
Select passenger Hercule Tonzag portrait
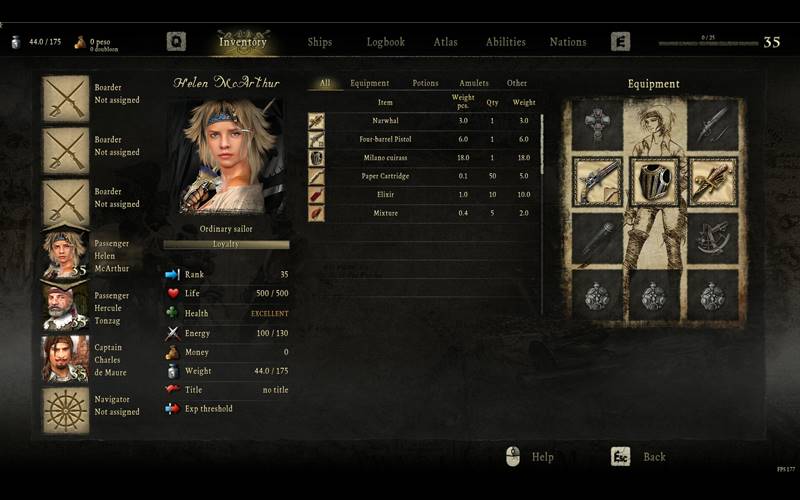(65, 307)
